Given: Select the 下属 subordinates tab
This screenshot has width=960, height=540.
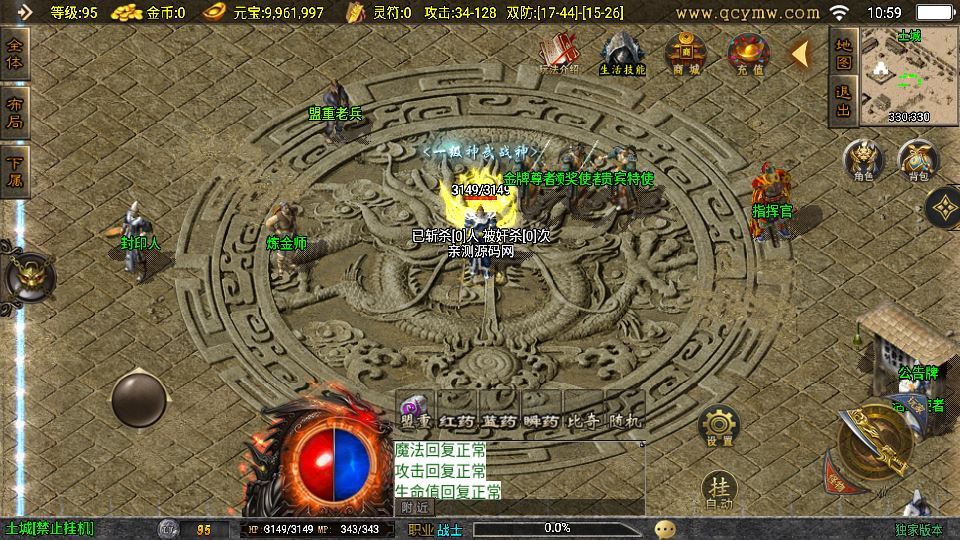Looking at the screenshot, I should point(16,171).
